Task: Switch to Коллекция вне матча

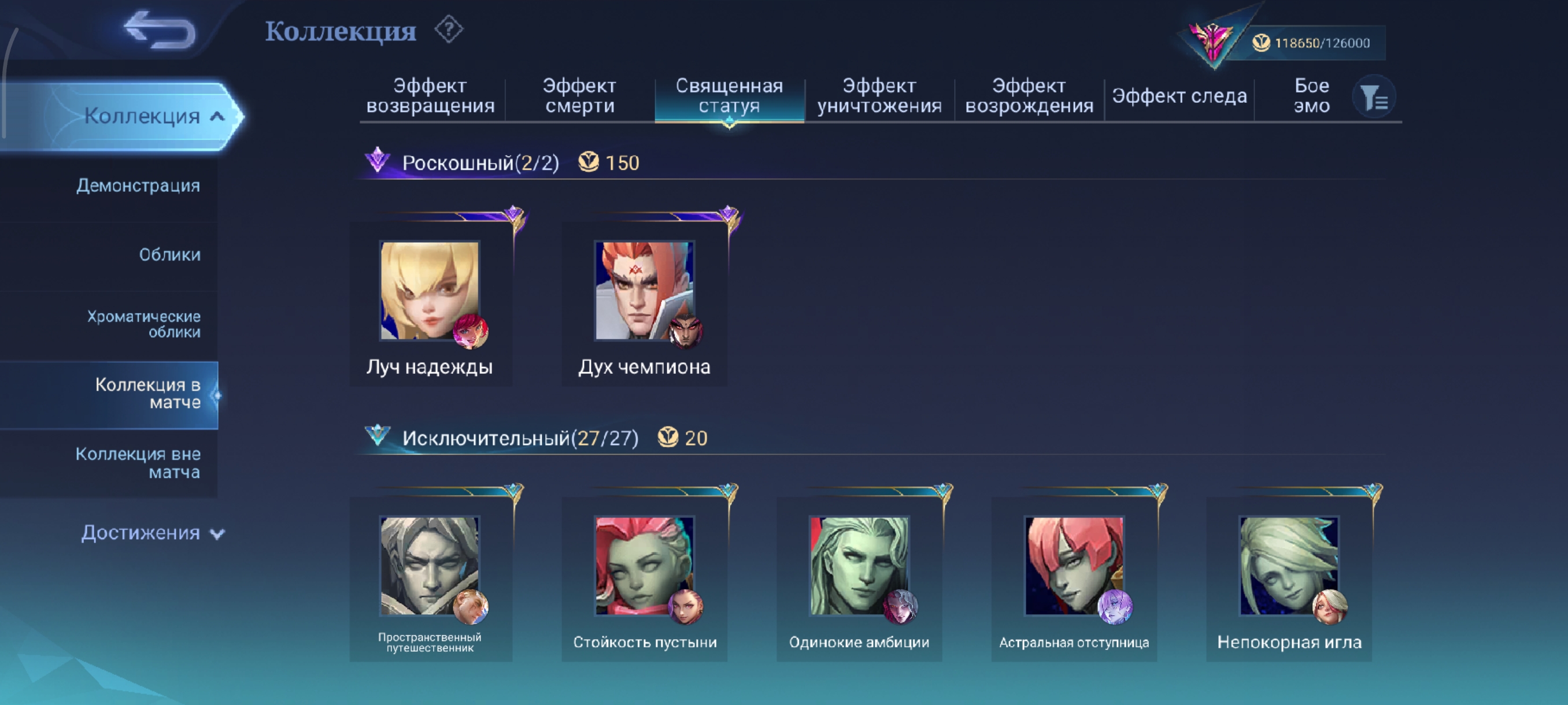Action: coord(138,463)
